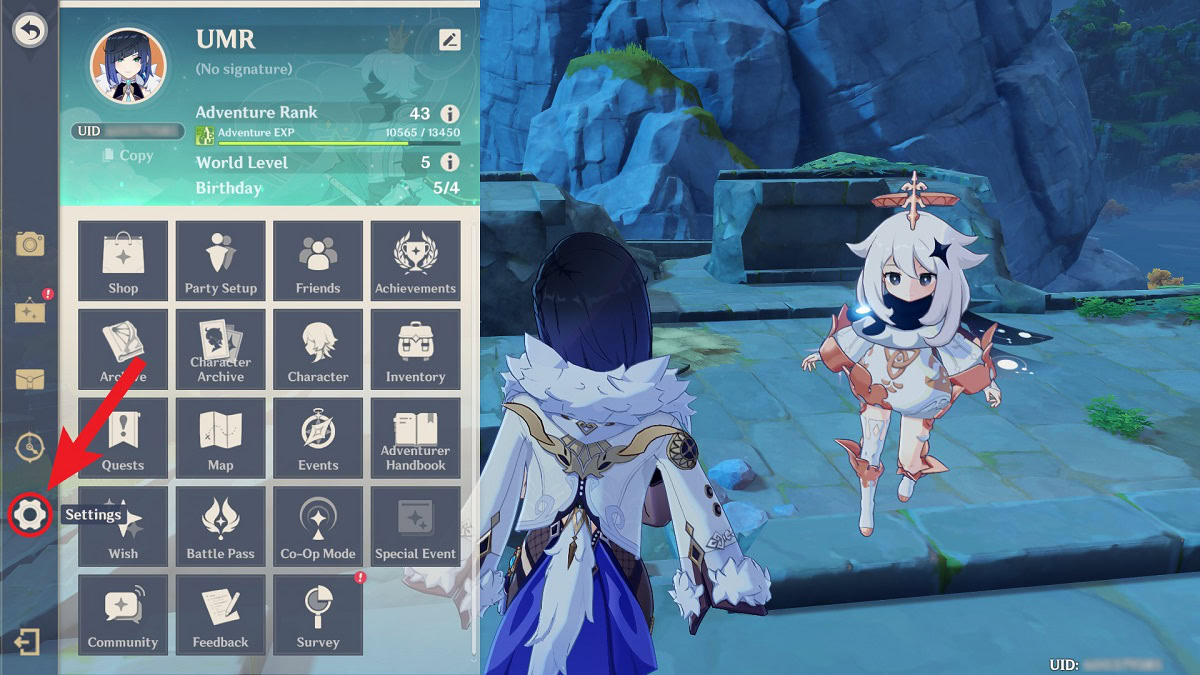View Achievements
This screenshot has height=675, width=1200.
coord(415,261)
